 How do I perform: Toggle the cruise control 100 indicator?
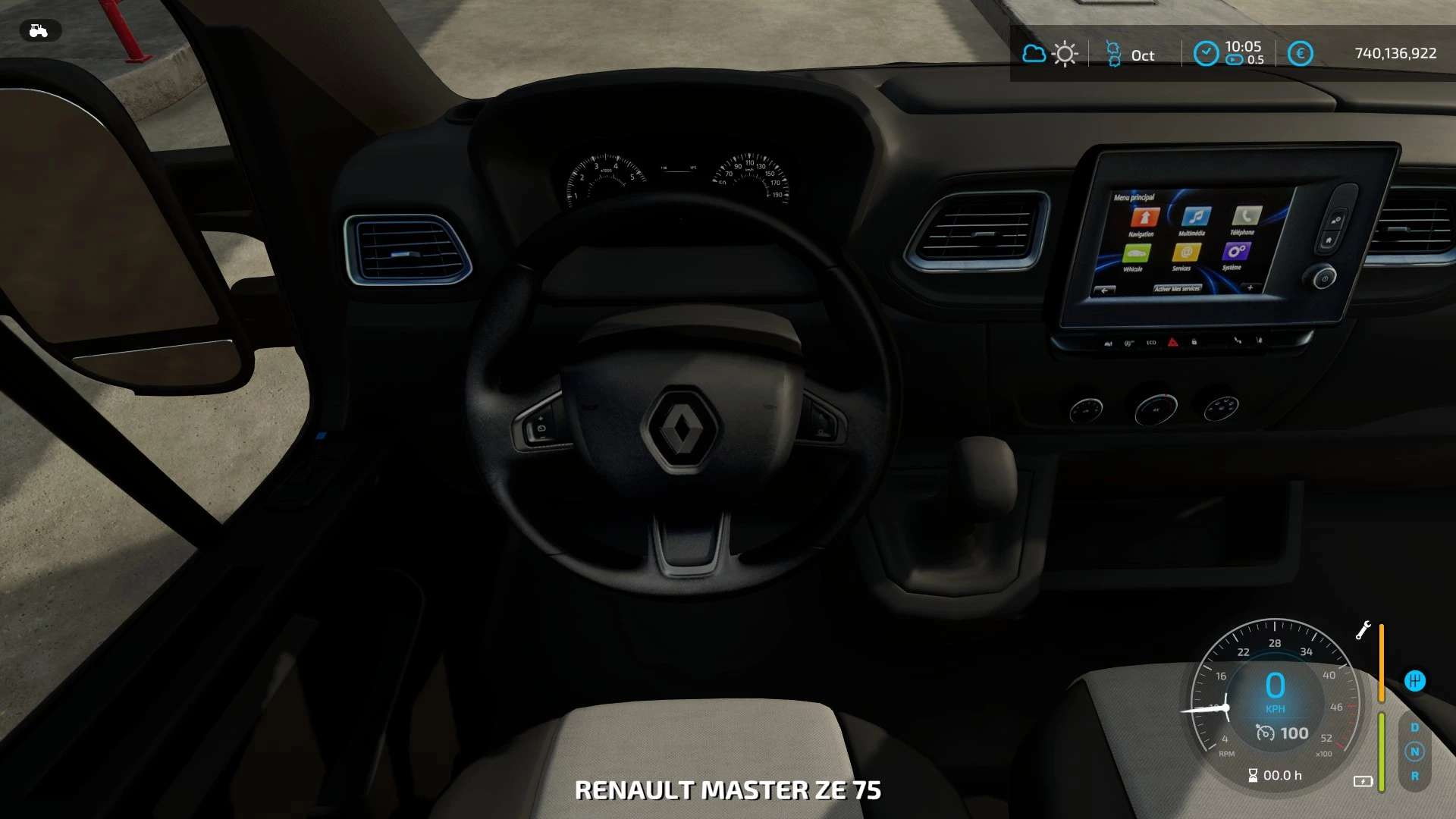[x=1282, y=733]
